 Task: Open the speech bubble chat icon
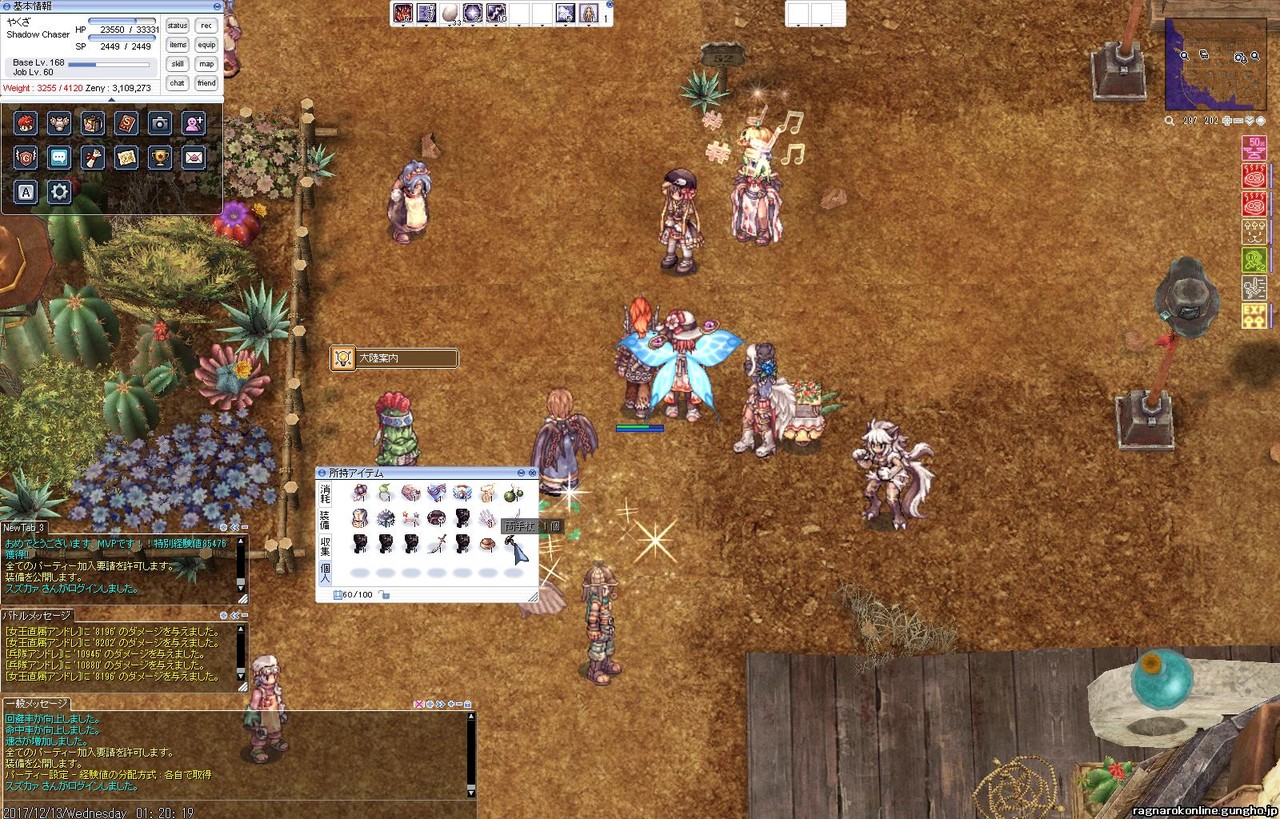tap(59, 157)
